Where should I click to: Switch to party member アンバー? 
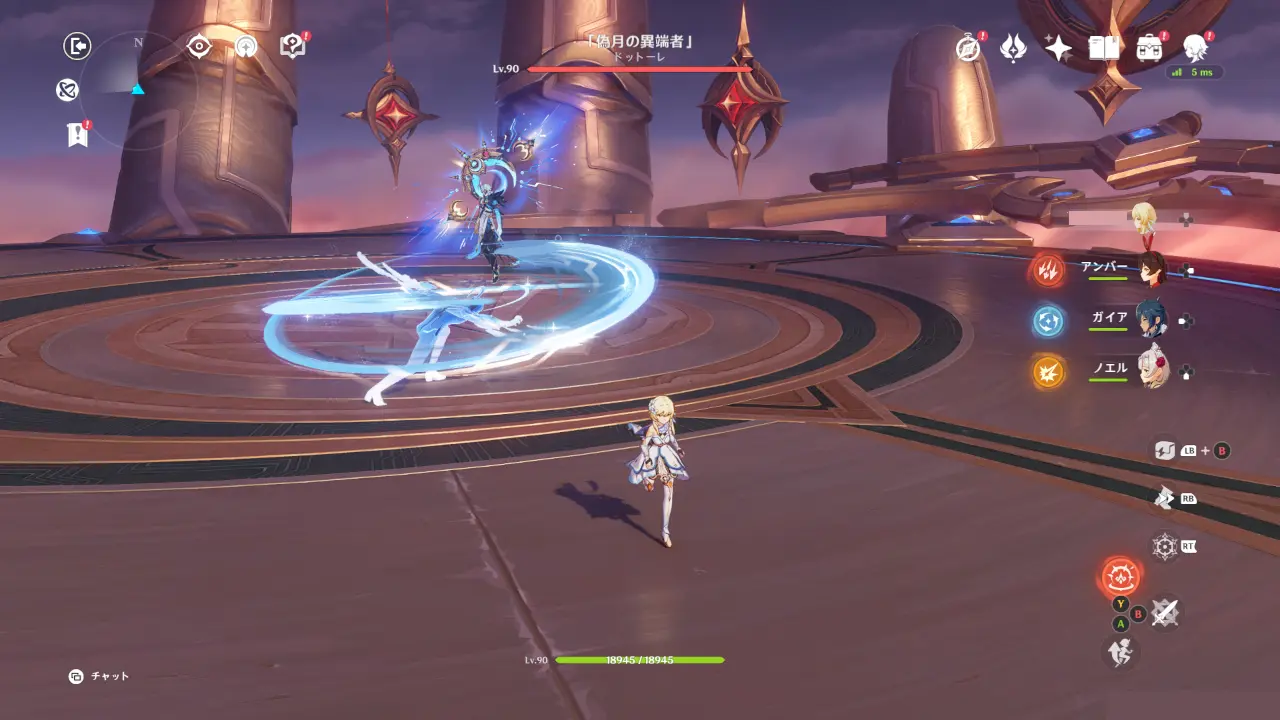1152,269
